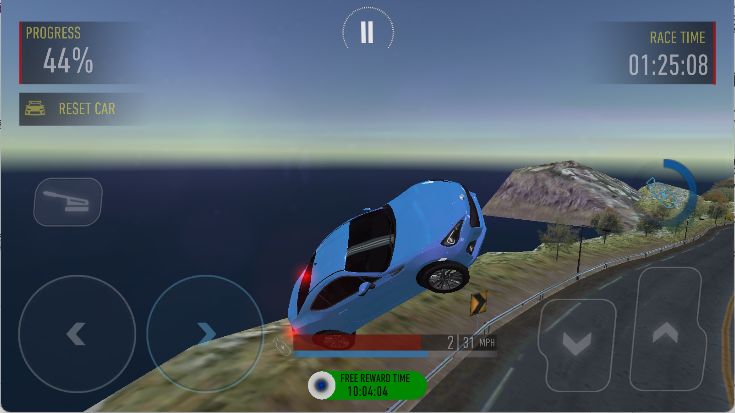735x413 pixels.
Task: Claim the Free Reward Time banner
Action: pyautogui.click(x=367, y=385)
